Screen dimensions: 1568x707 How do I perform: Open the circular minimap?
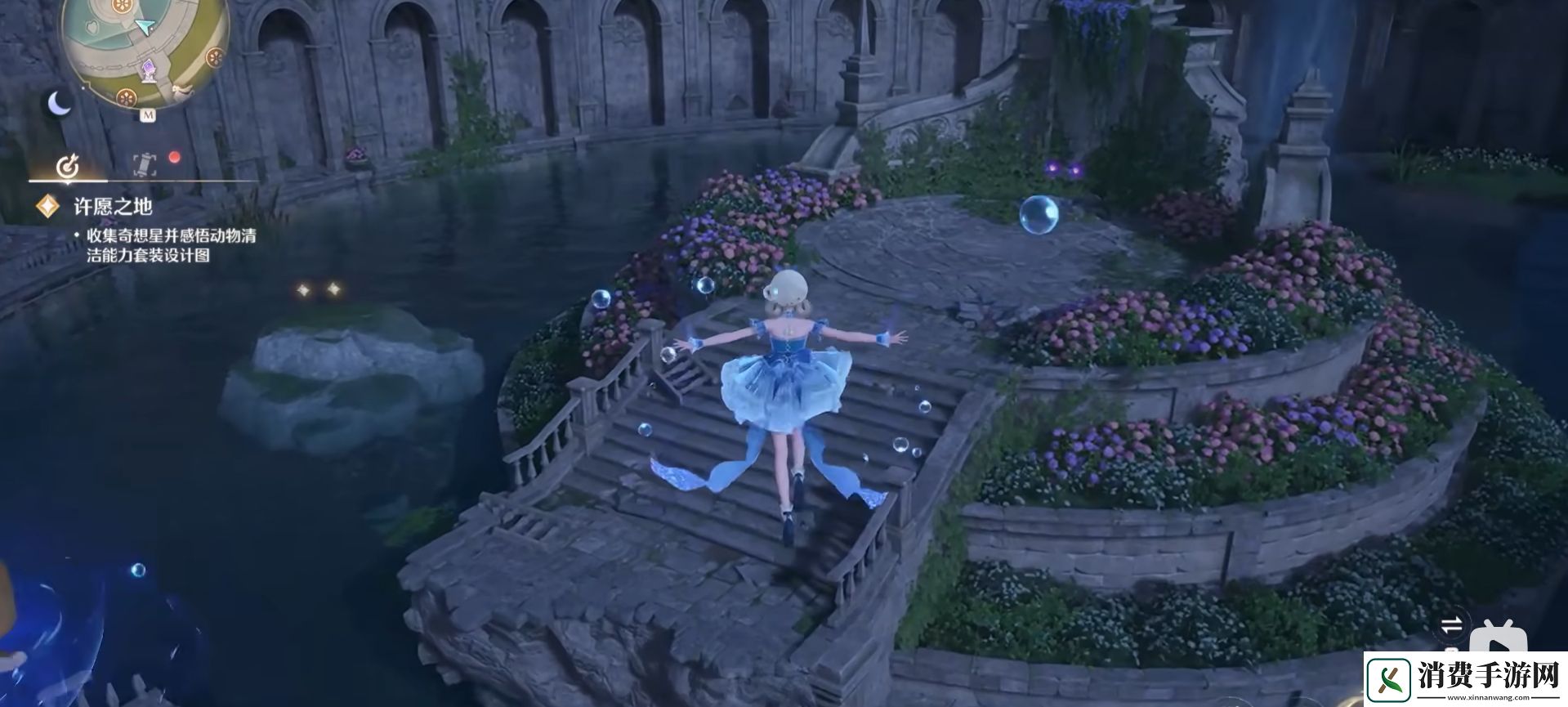tap(145, 45)
